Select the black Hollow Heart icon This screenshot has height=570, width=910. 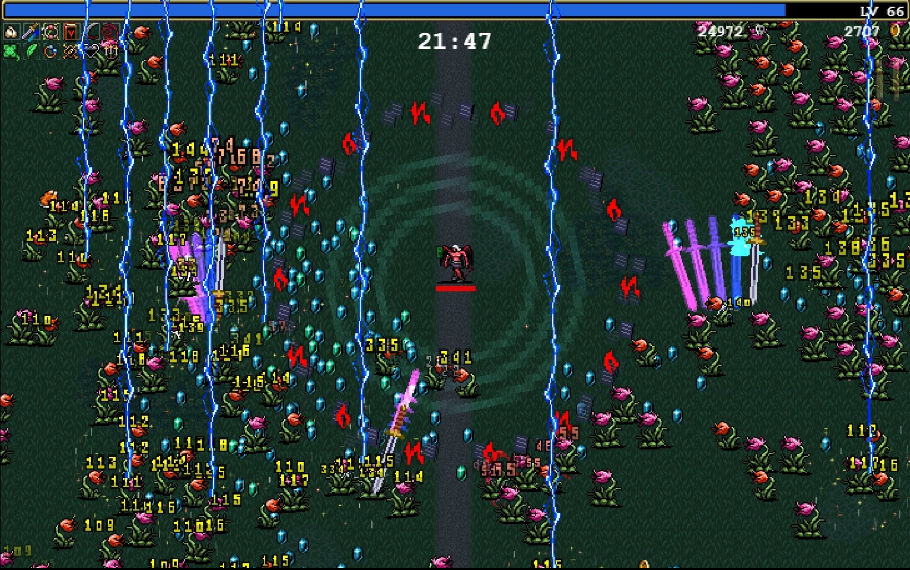(90, 51)
